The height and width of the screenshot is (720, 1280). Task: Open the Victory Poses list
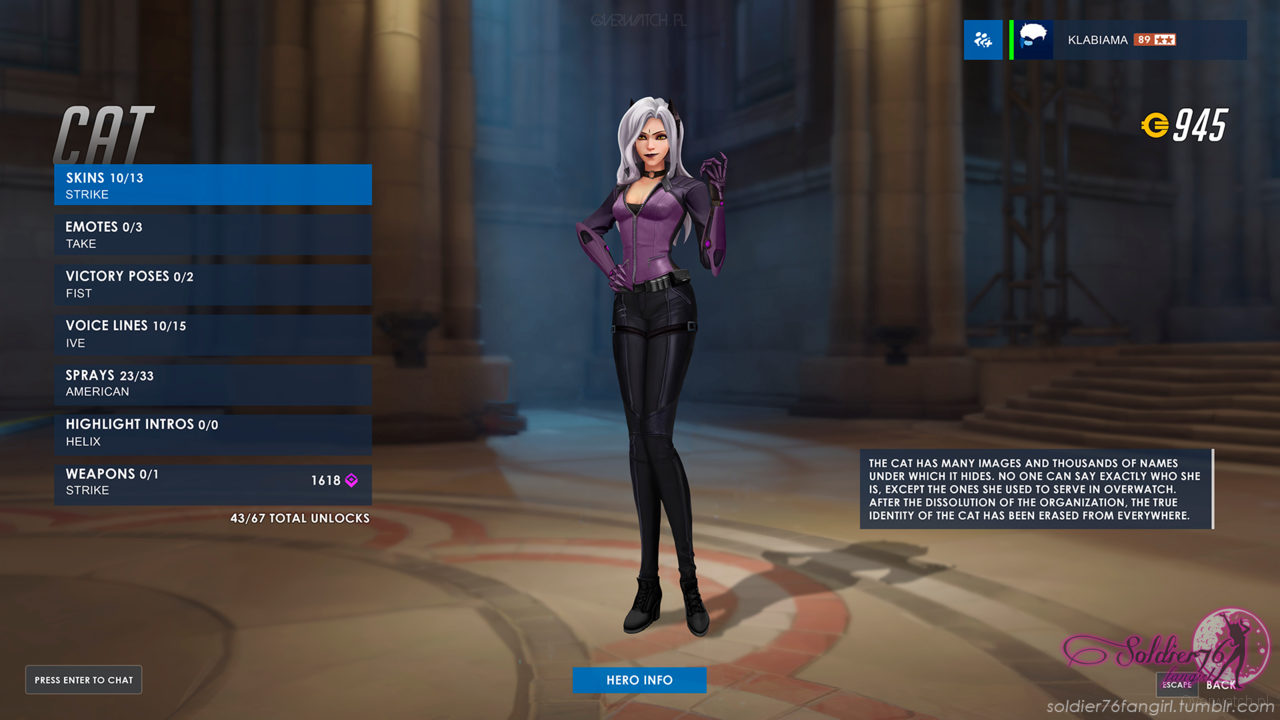pos(212,284)
